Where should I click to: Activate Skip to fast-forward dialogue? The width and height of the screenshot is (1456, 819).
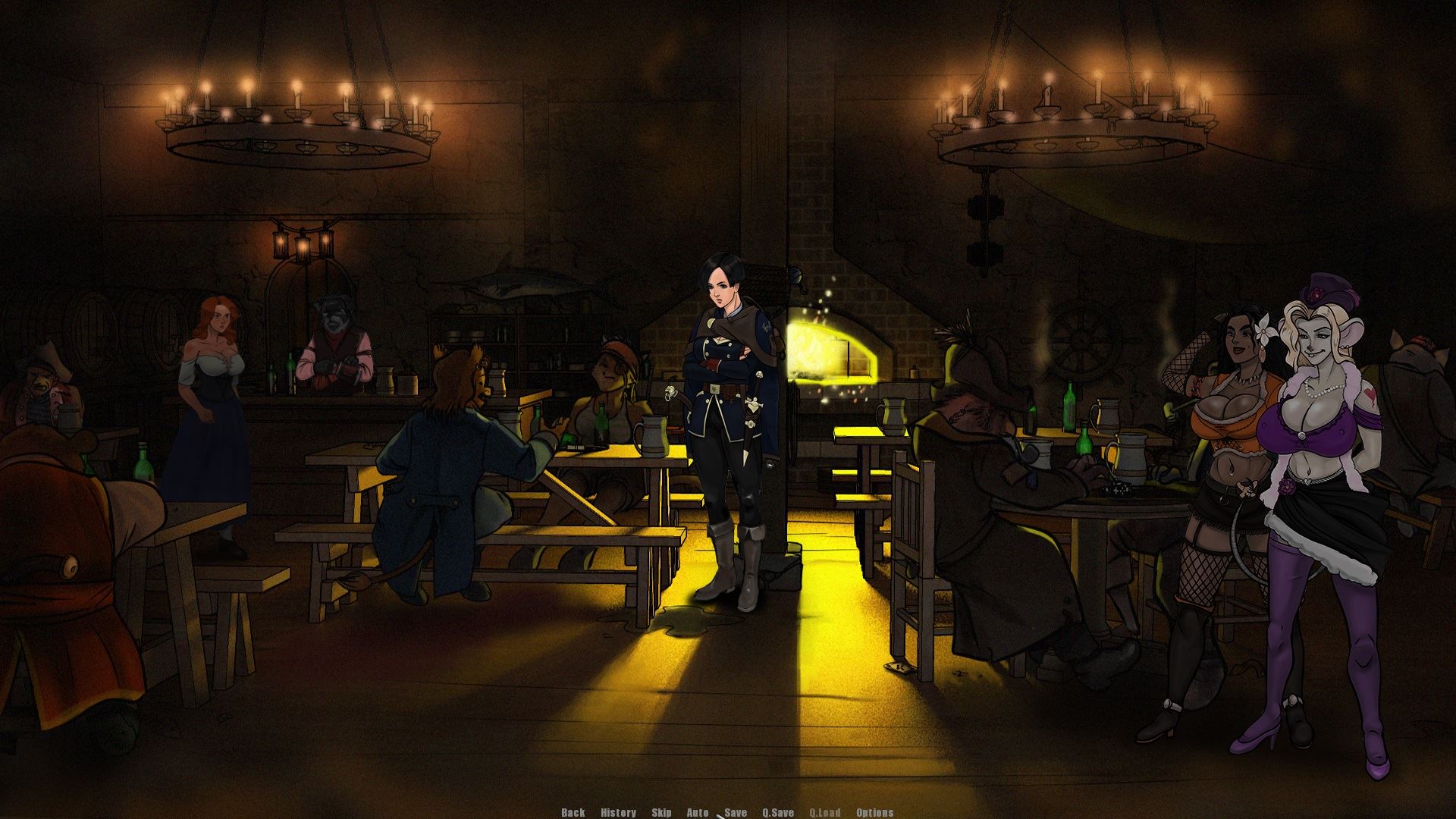point(661,812)
